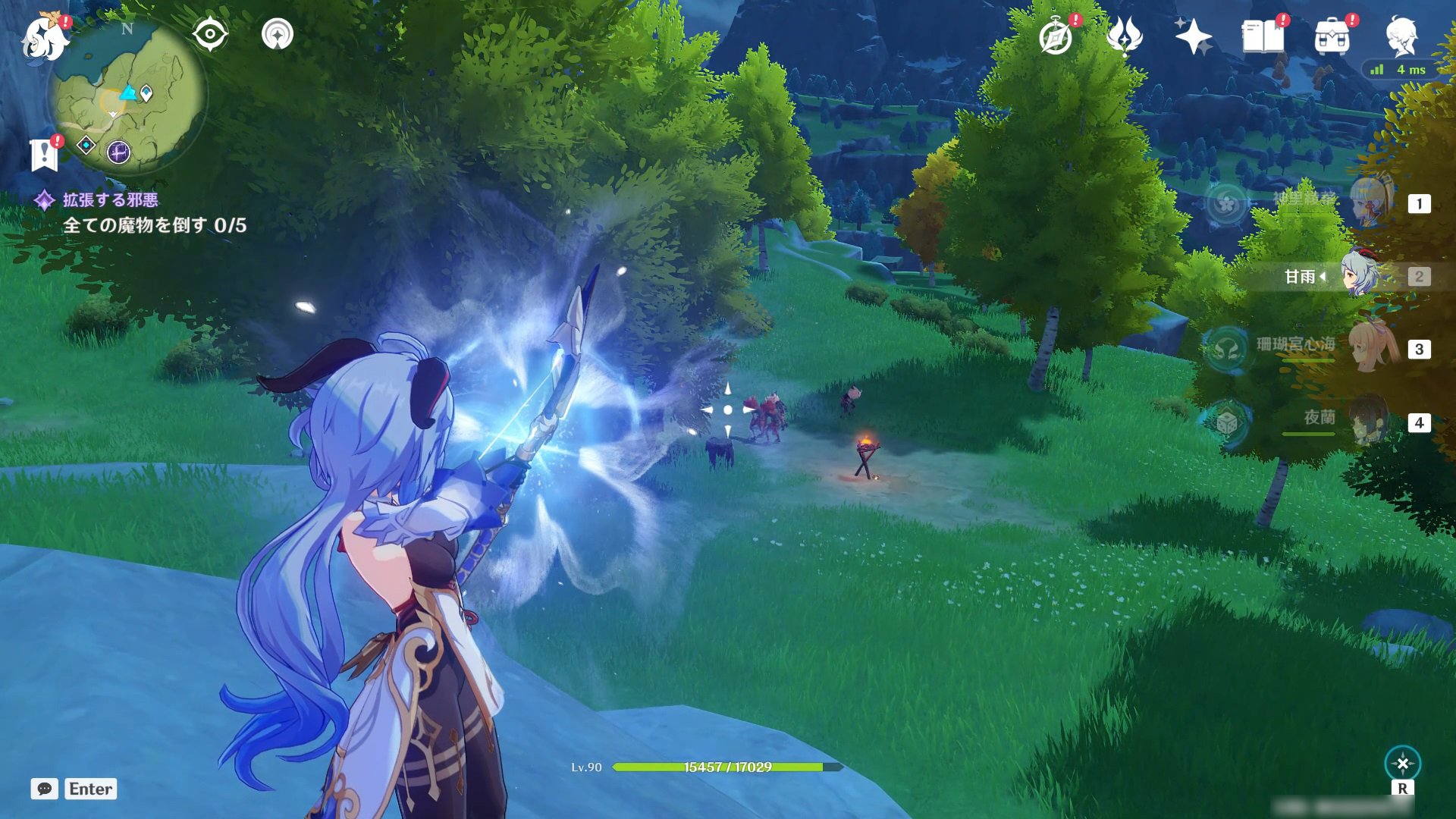Open chat with the speech bubble icon
The width and height of the screenshot is (1456, 819).
point(45,789)
